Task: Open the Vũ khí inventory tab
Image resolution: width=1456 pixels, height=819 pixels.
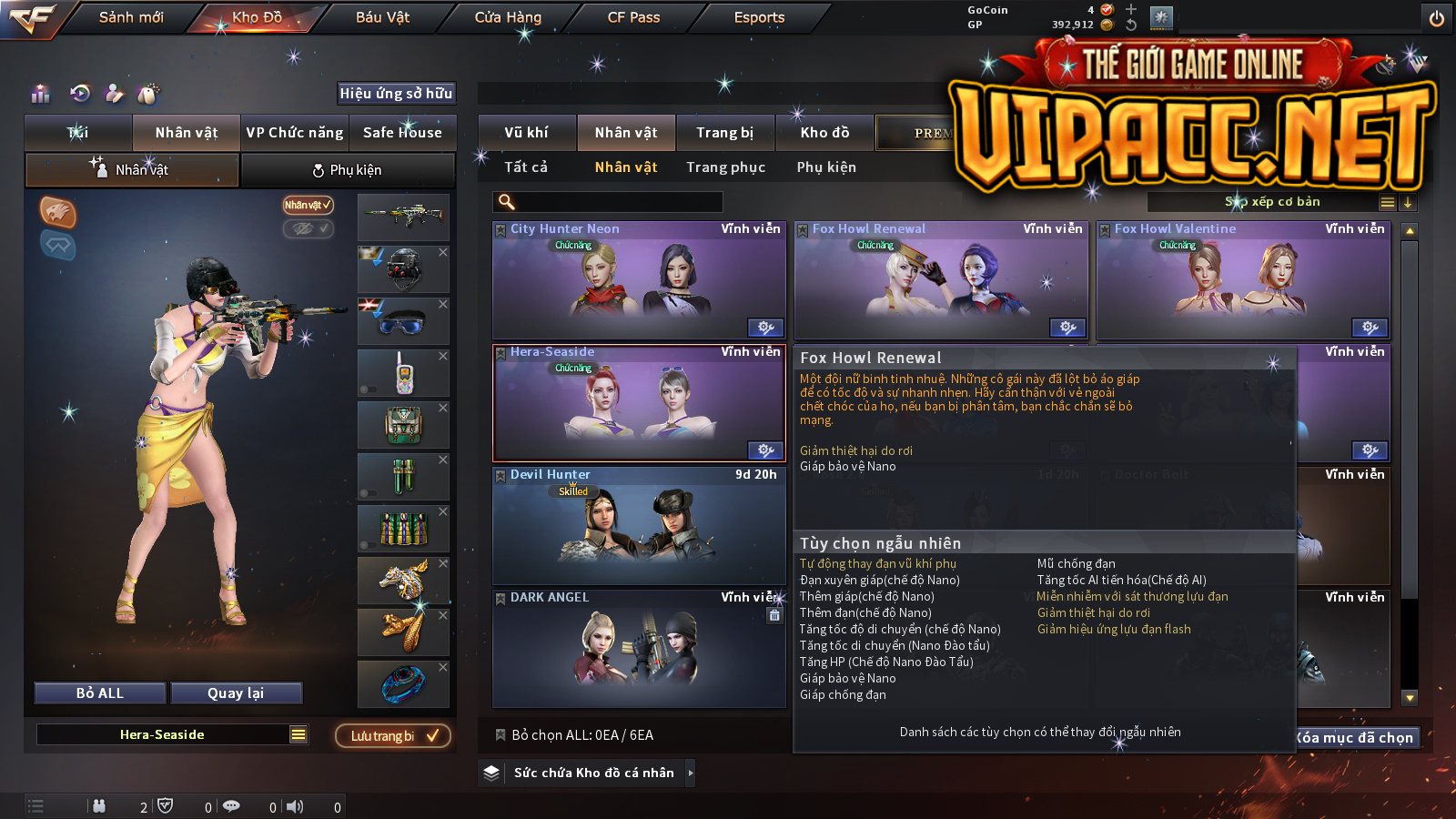Action: point(526,133)
